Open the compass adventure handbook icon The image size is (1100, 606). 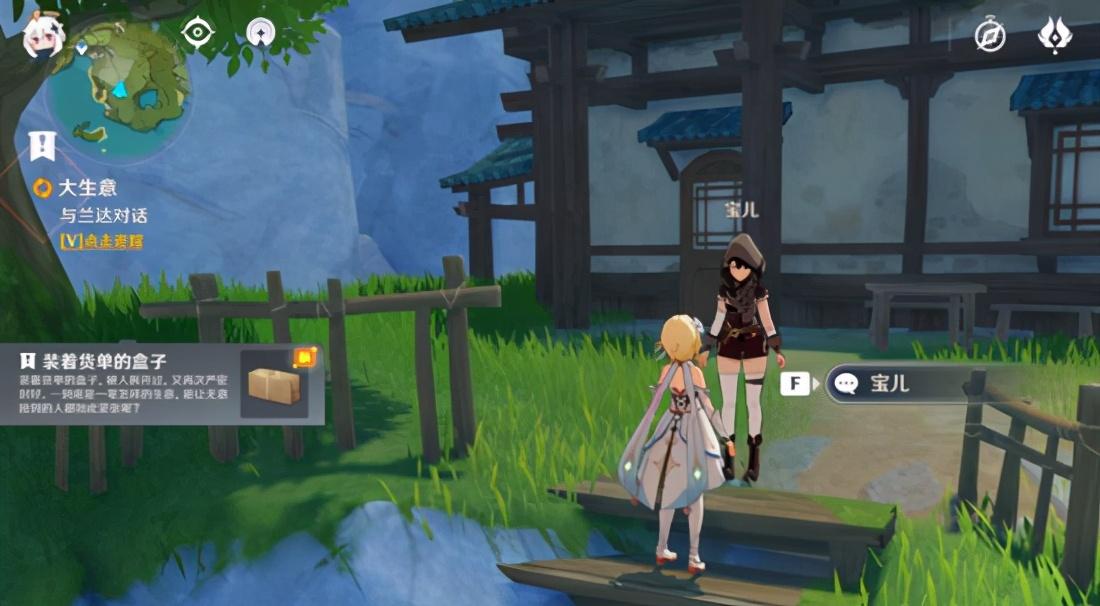point(990,36)
